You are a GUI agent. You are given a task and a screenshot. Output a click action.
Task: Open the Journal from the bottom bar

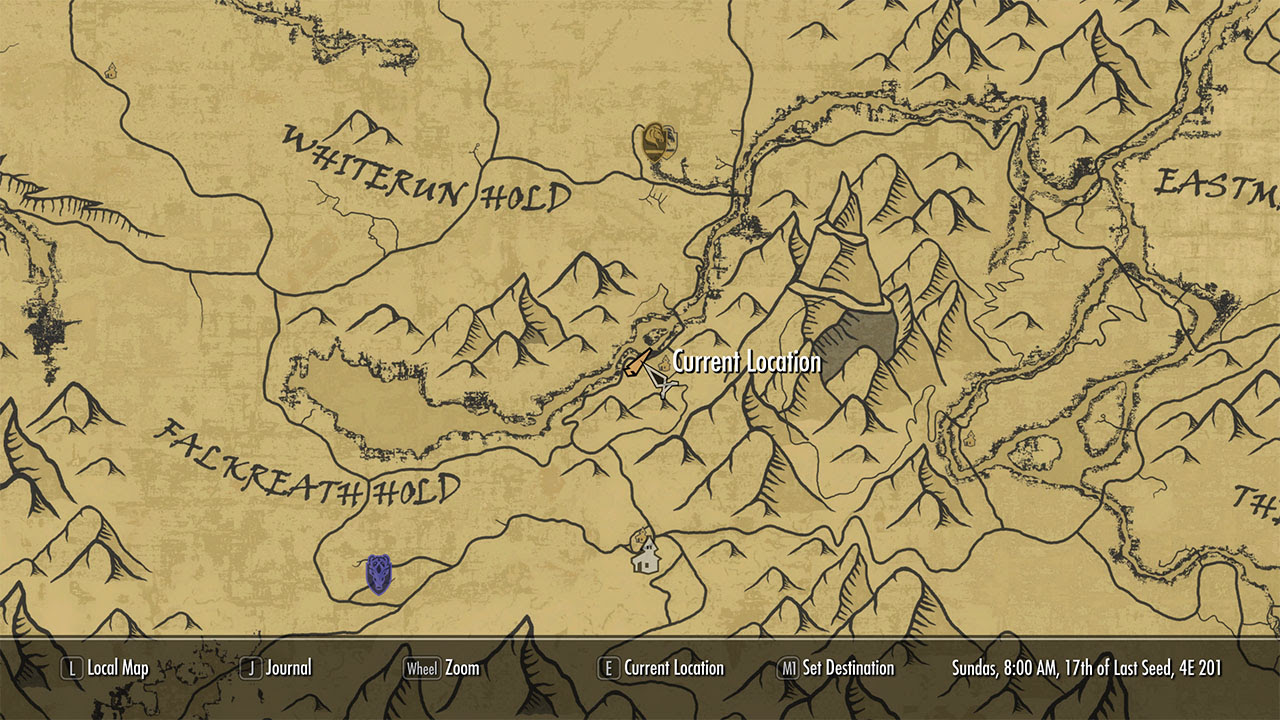coord(290,668)
